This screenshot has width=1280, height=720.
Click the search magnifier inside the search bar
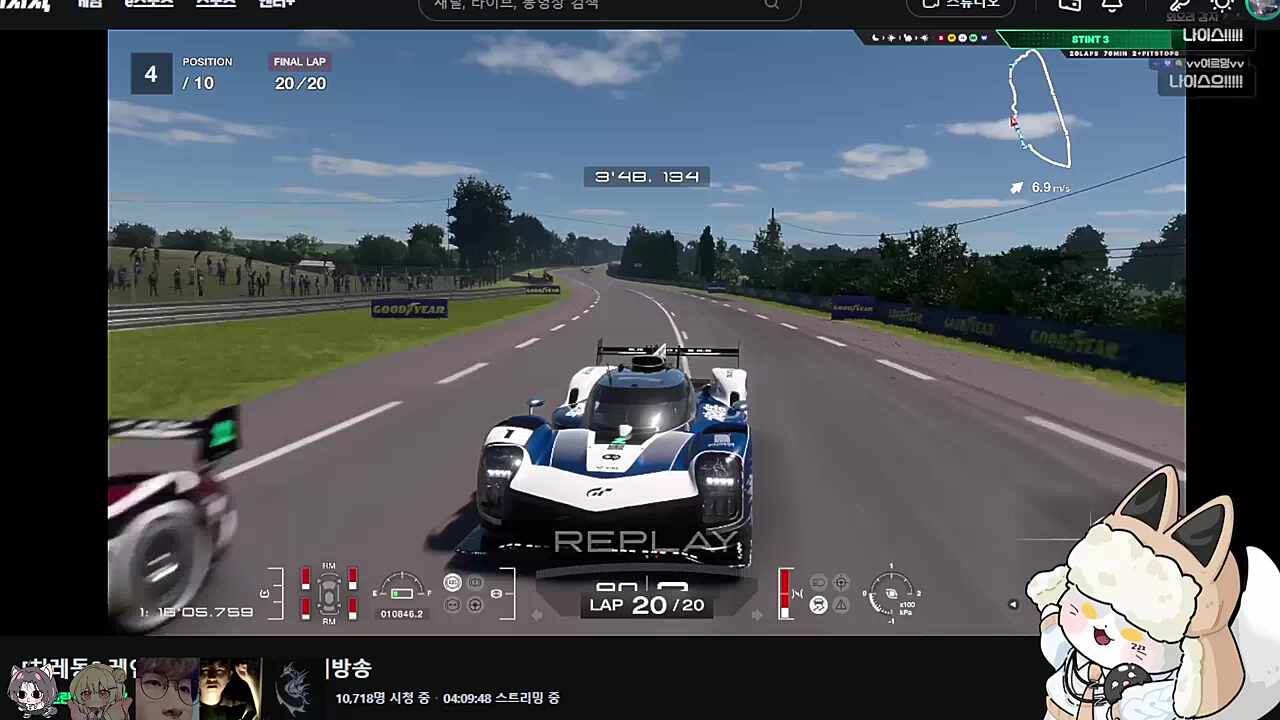pos(771,6)
